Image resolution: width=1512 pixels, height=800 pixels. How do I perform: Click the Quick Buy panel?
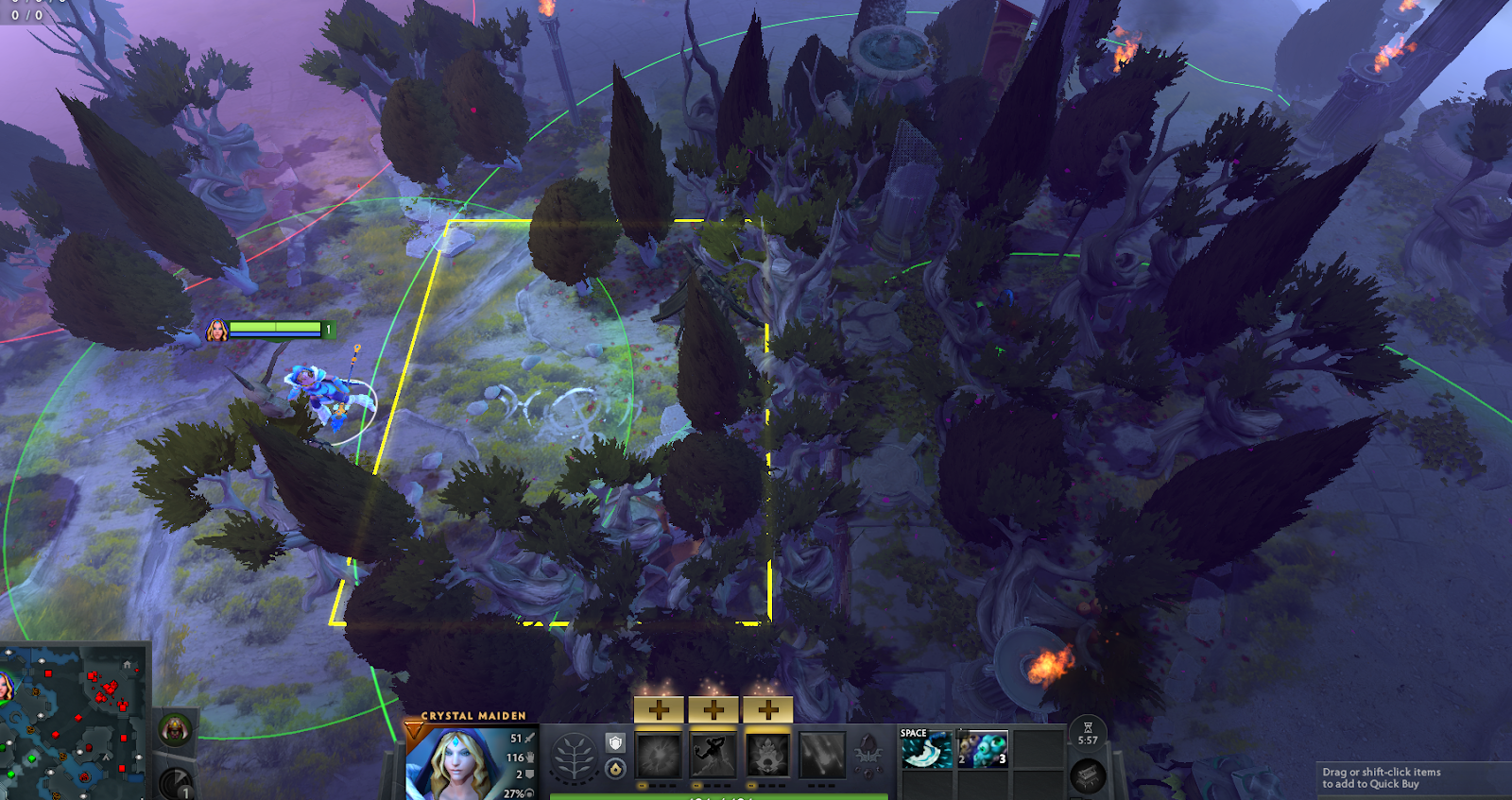click(1413, 778)
